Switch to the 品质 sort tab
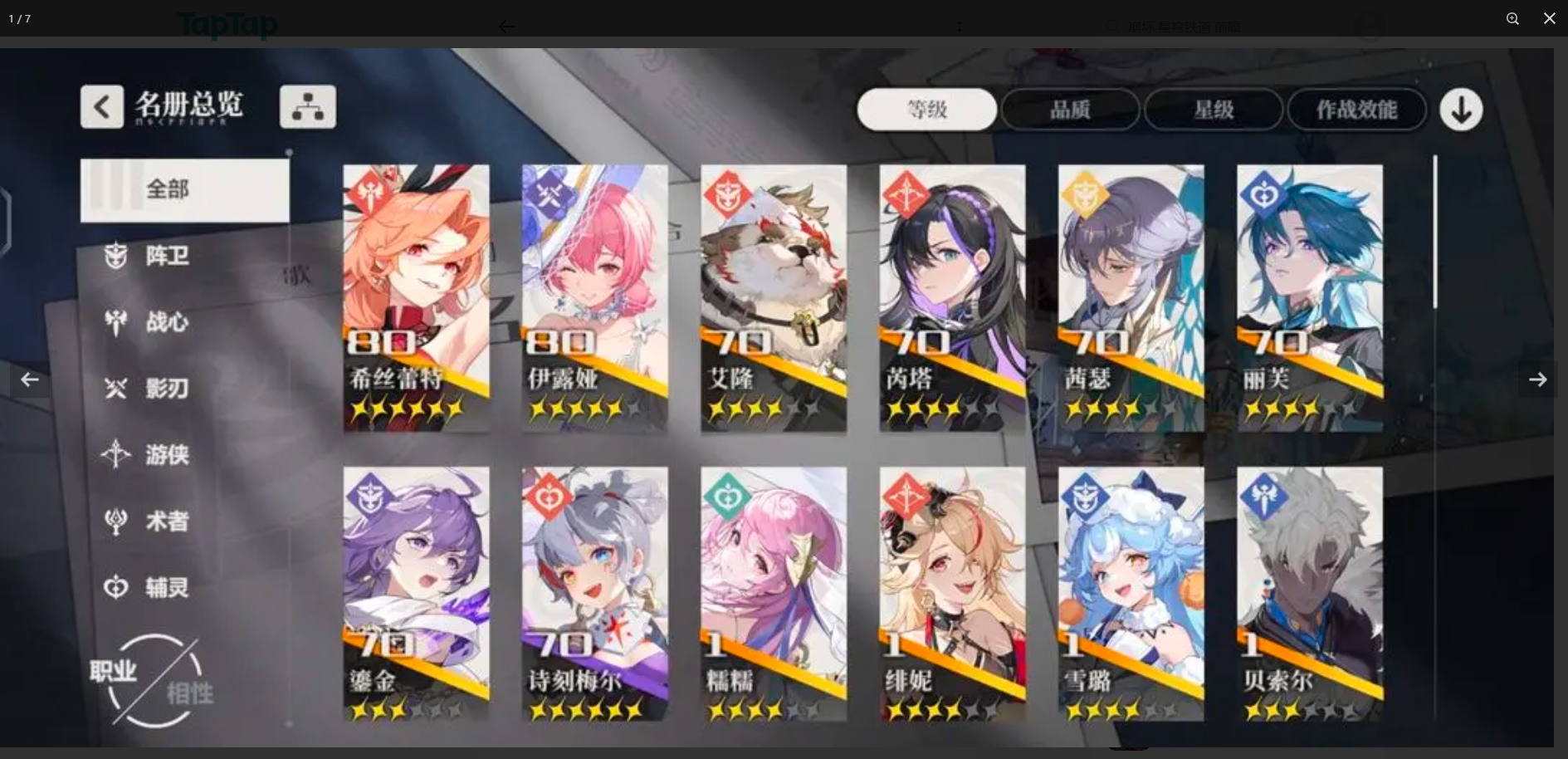Image resolution: width=1568 pixels, height=759 pixels. pyautogui.click(x=1070, y=109)
